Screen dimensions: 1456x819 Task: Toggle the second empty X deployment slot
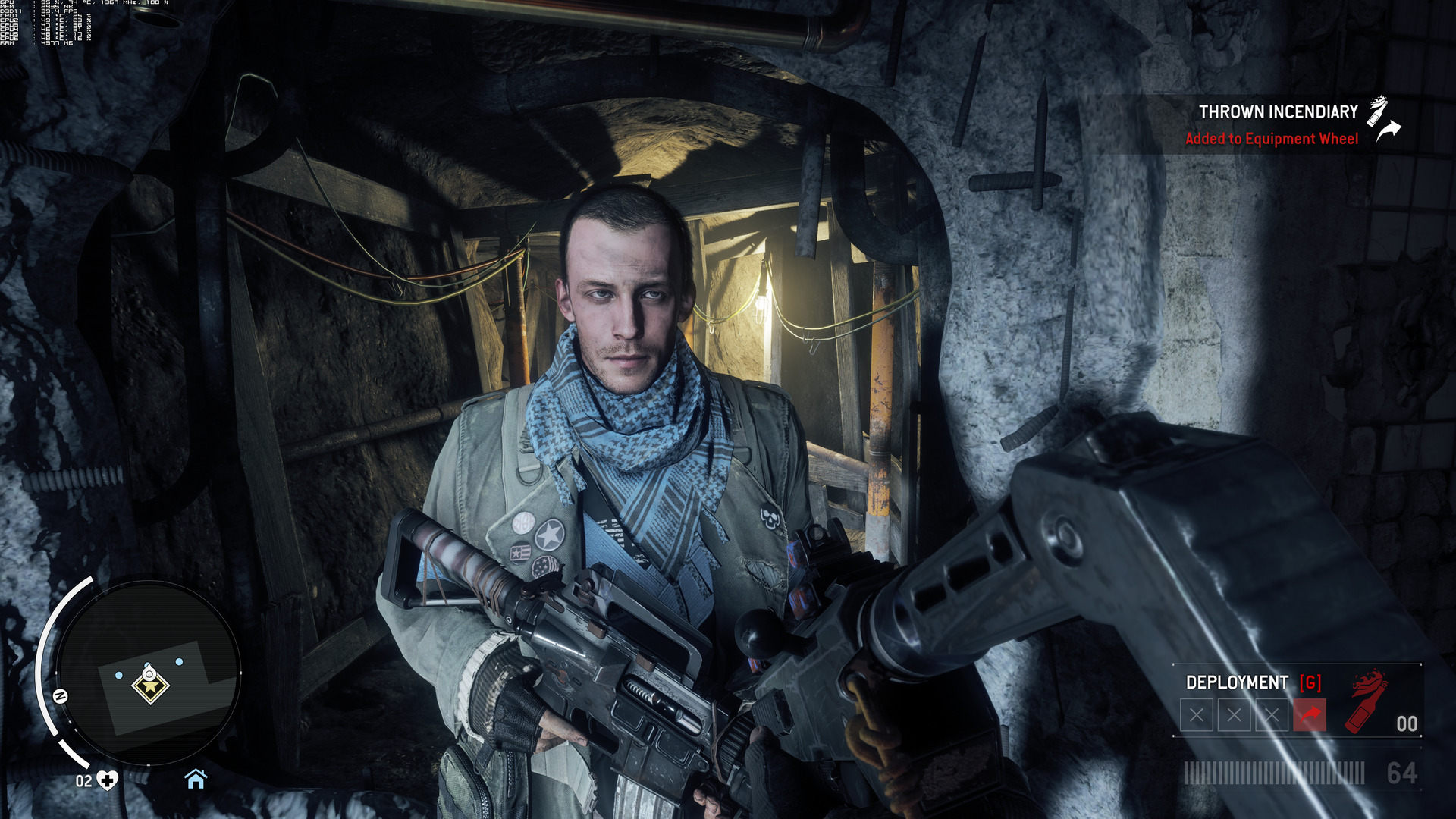pos(1235,713)
